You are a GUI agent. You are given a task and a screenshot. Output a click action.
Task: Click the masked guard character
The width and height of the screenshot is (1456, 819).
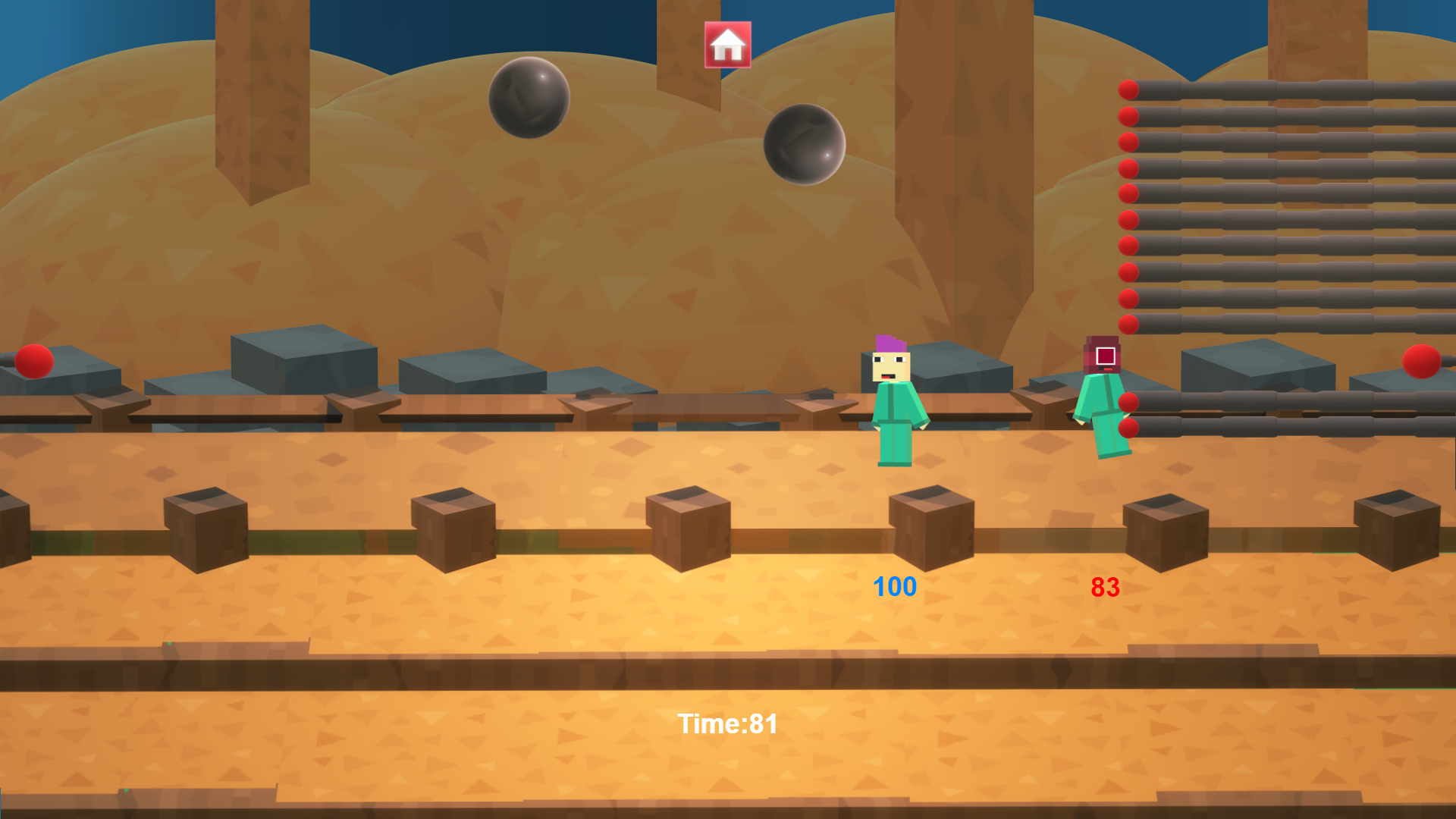[1103, 394]
